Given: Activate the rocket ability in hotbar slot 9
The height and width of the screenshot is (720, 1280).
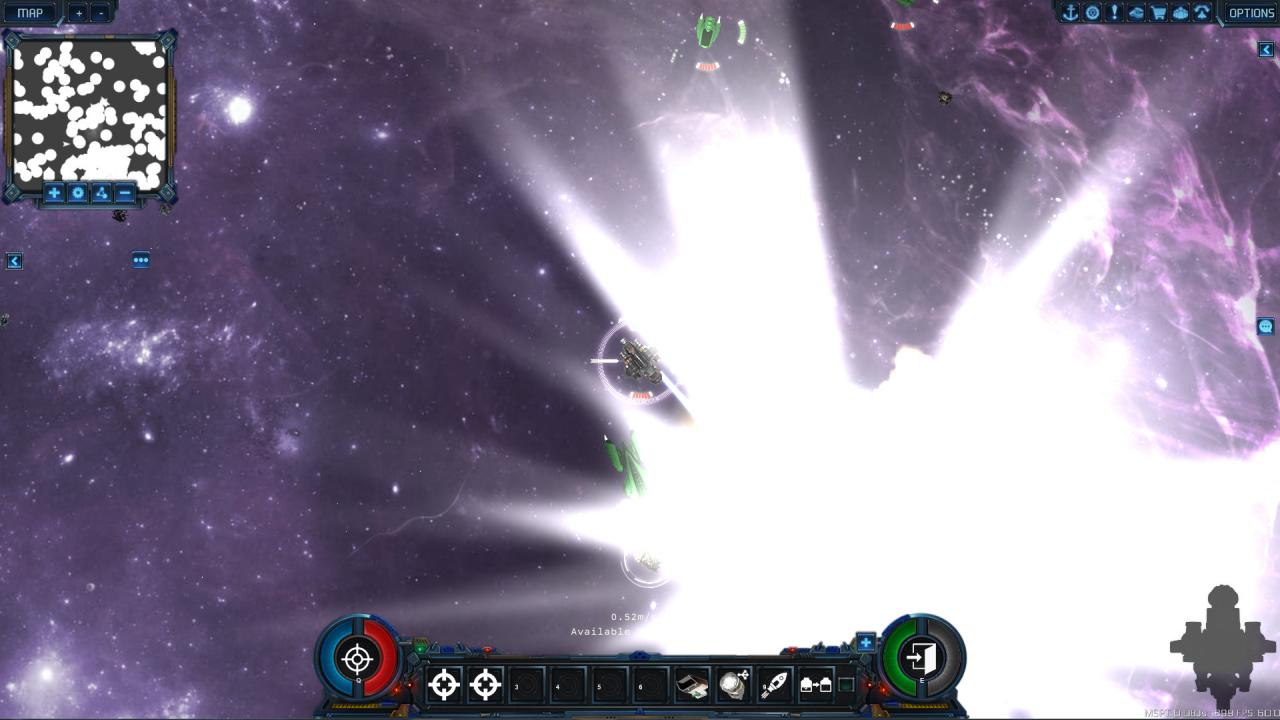Looking at the screenshot, I should (774, 685).
